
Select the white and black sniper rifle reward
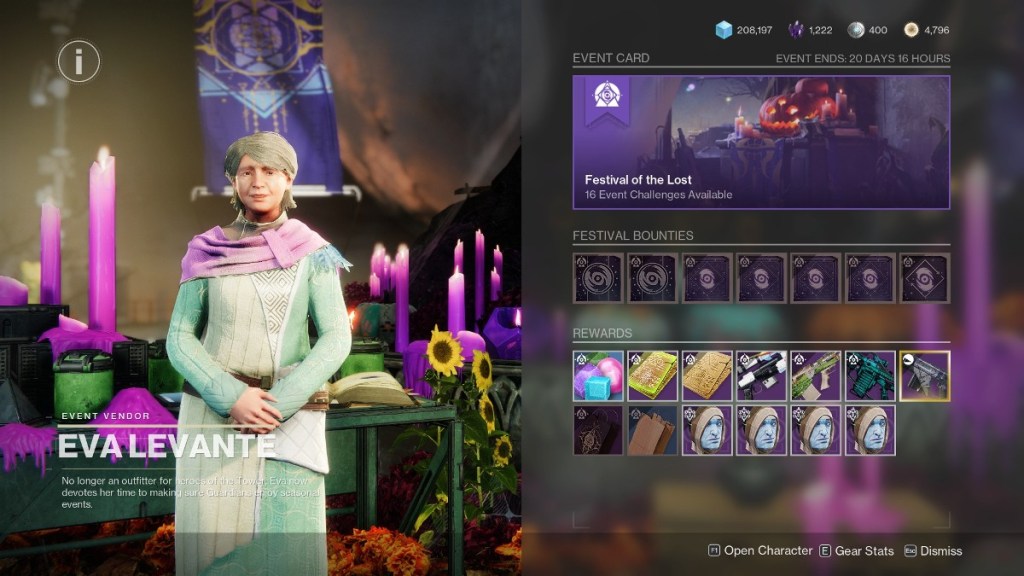coord(761,376)
